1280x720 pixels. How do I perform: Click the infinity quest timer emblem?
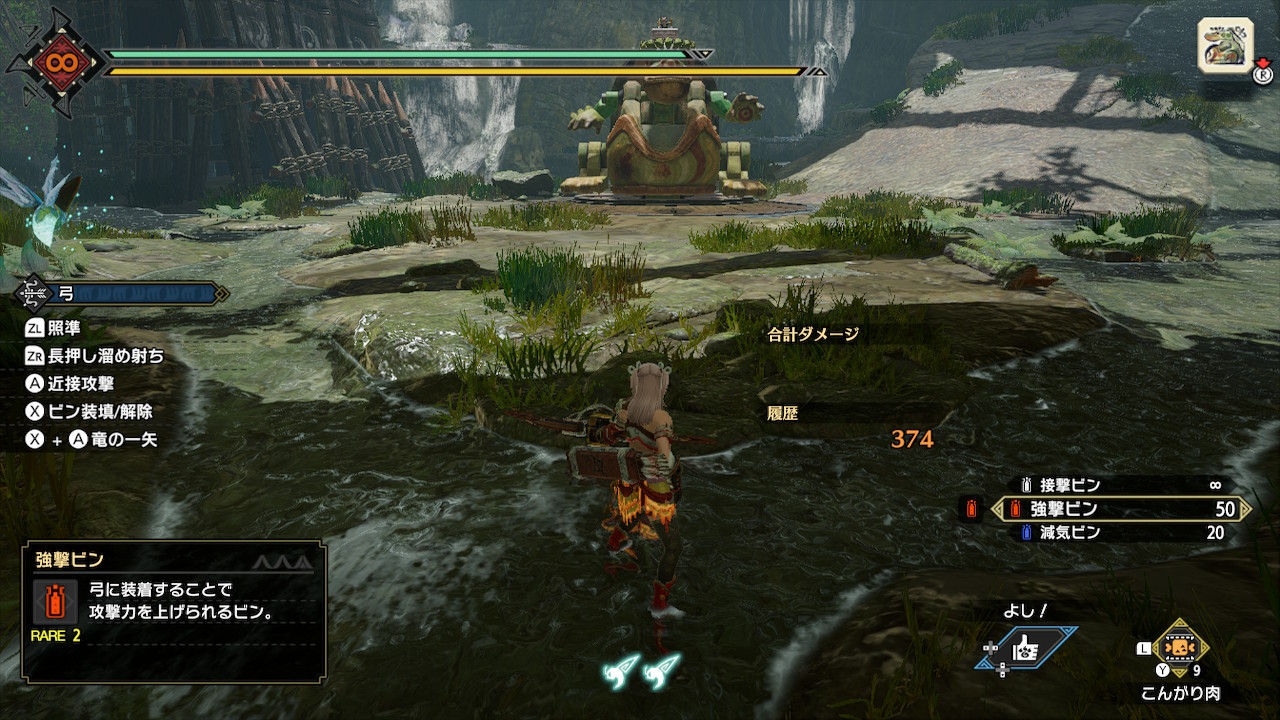point(54,62)
